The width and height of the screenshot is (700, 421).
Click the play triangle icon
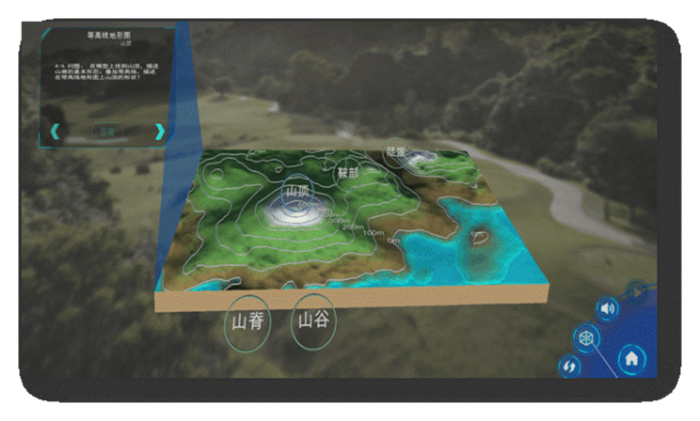(x=637, y=293)
